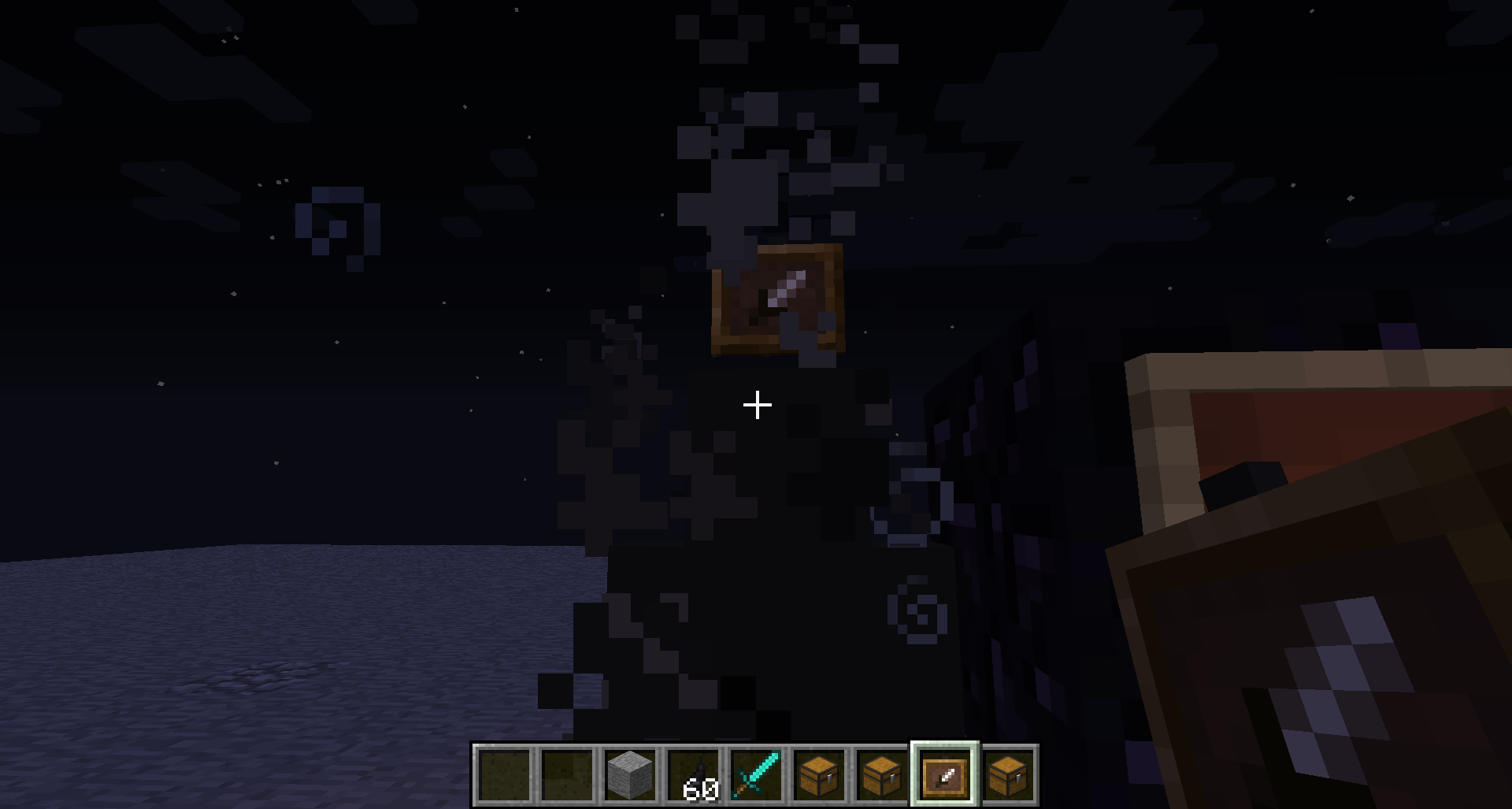This screenshot has width=1512, height=809.
Task: Click the crosshair at screen center
Action: tap(756, 404)
